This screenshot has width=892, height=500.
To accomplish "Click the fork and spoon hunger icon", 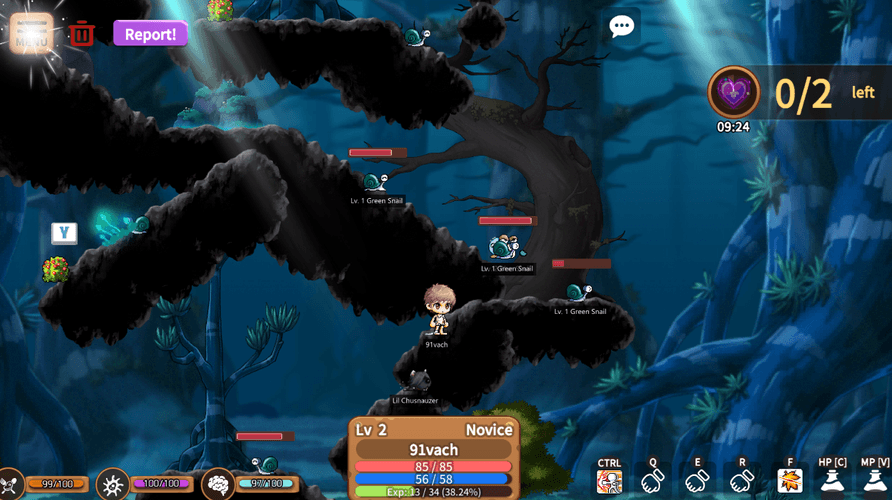I will 10,485.
